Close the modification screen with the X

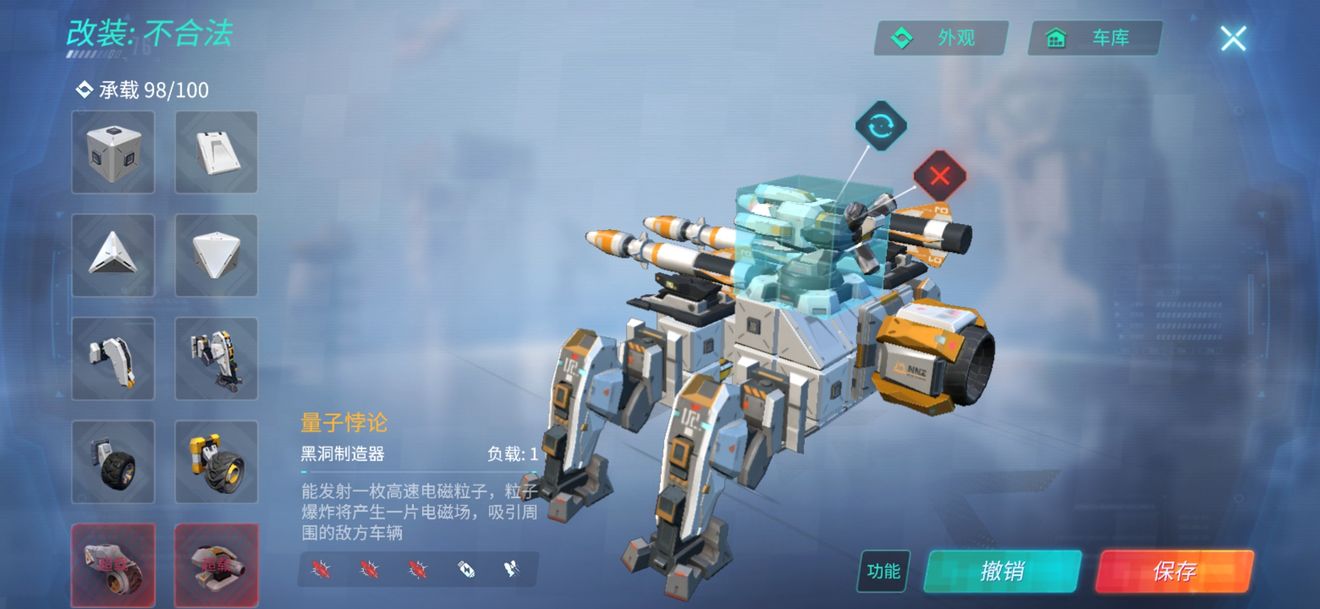(1233, 39)
